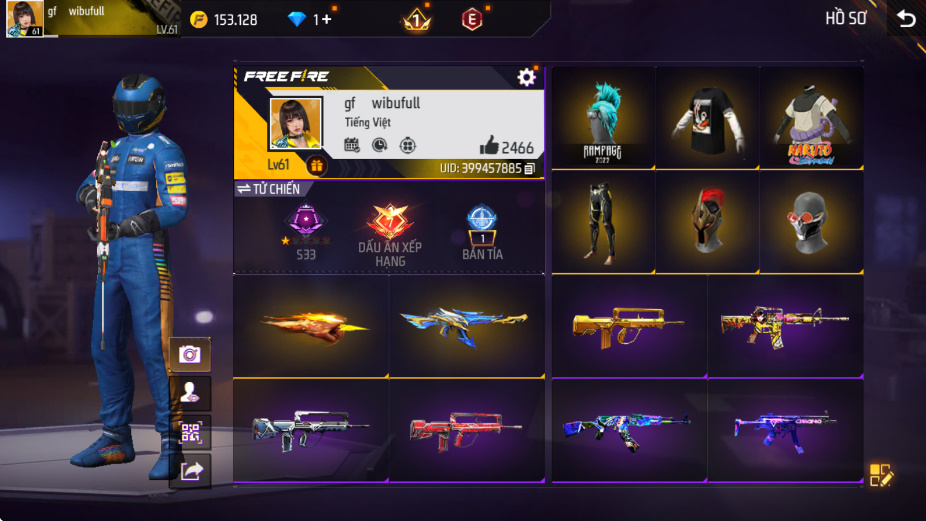Select the red-plumed helmet mask item
Viewport: 926px width, 521px height.
point(707,220)
